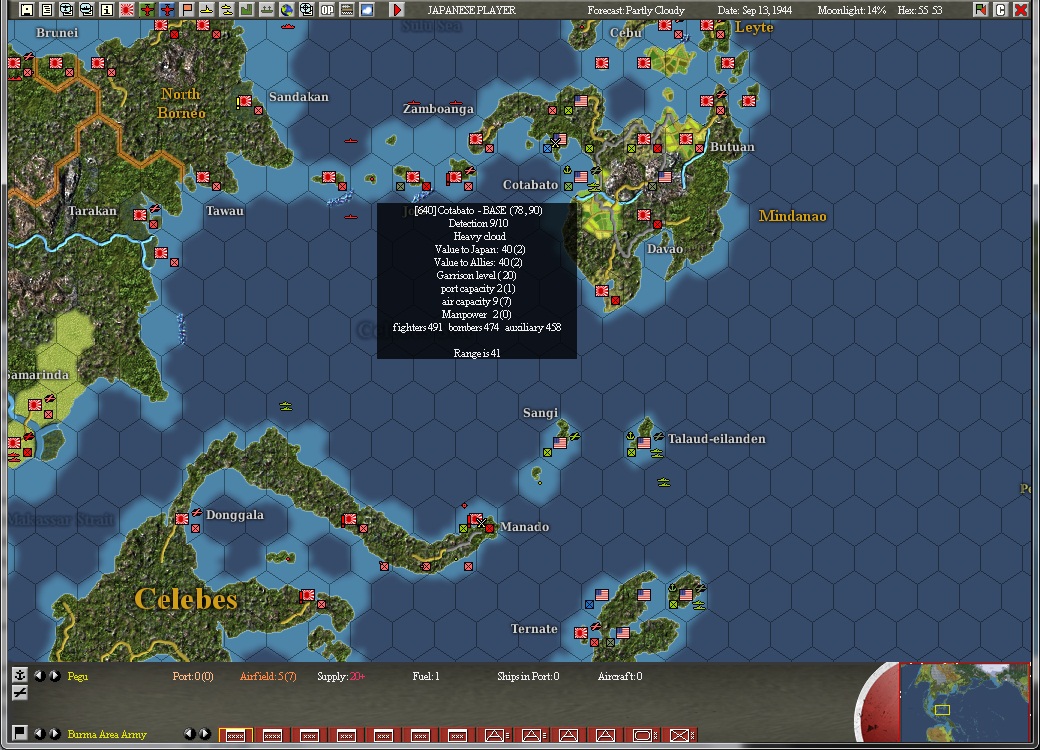This screenshot has height=750, width=1040.
Task: Click the green and red flag button
Action: coord(980,10)
